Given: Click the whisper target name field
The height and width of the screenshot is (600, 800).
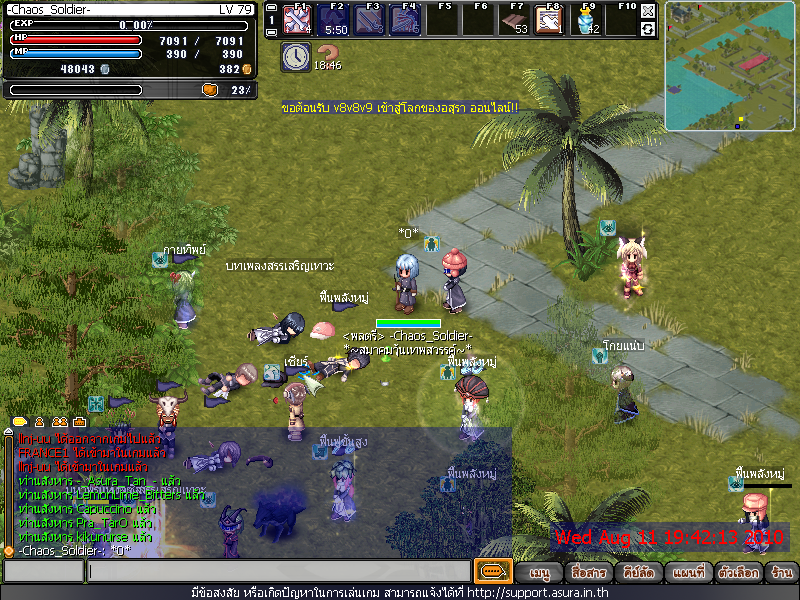Looking at the screenshot, I should tap(42, 572).
